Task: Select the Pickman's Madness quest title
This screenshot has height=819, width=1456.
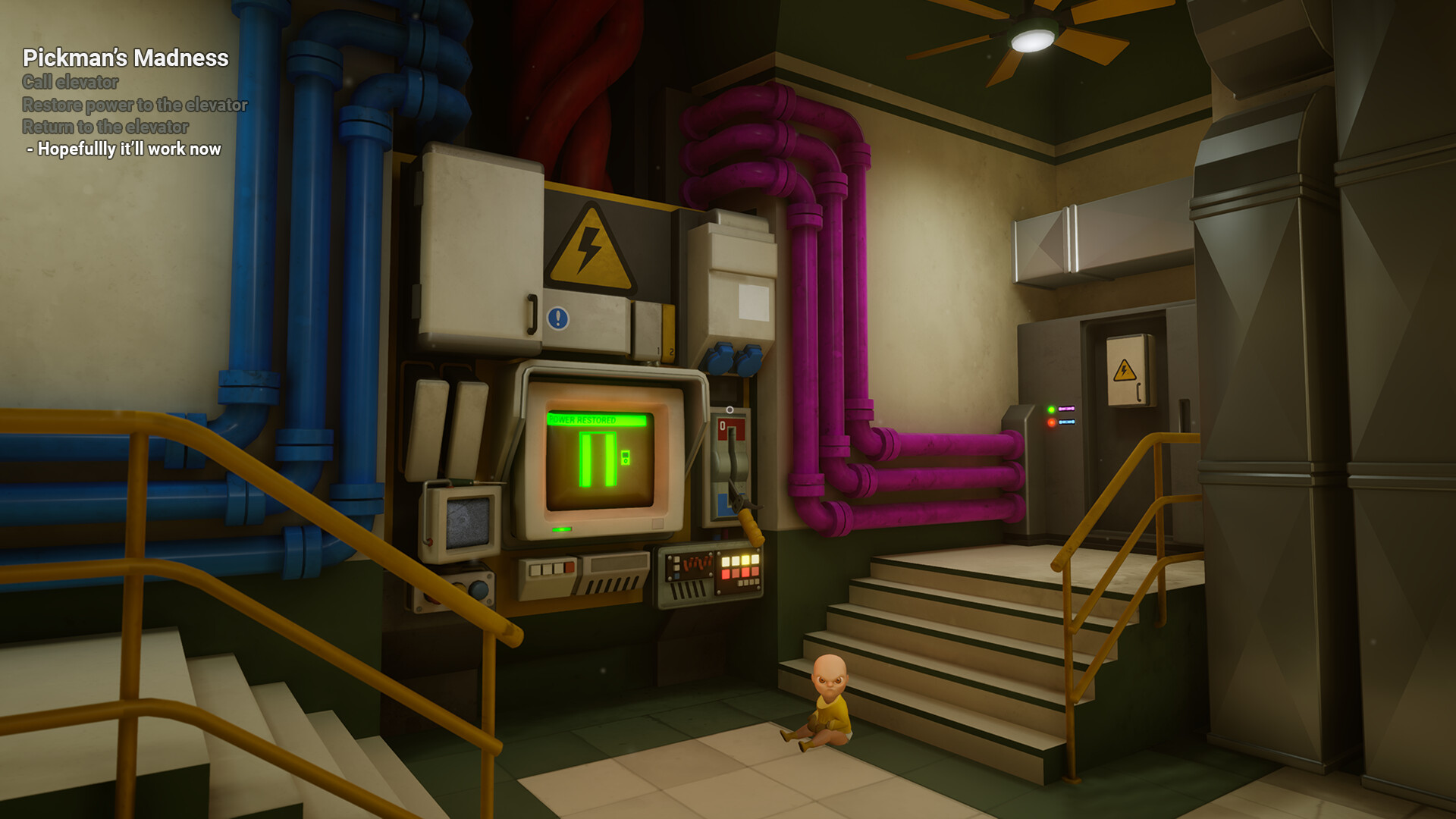Action: coord(126,56)
